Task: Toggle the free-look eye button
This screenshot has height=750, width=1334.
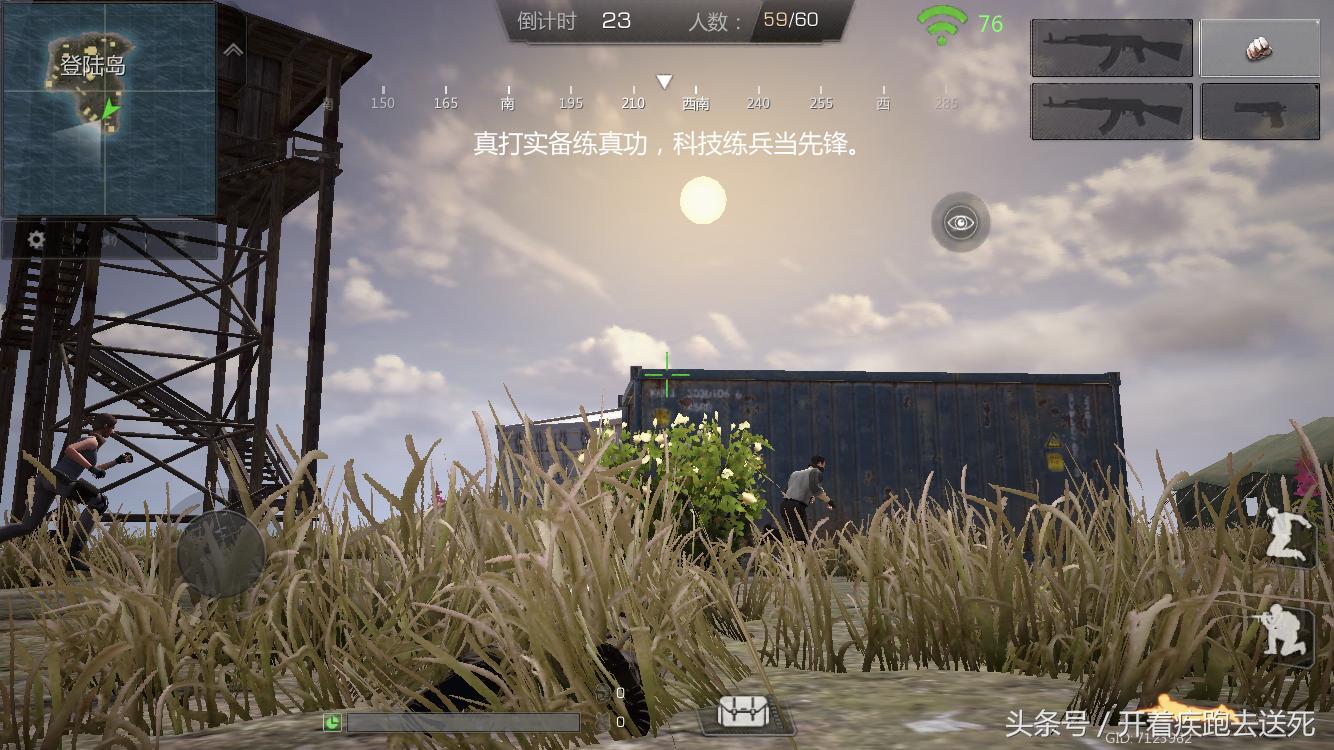Action: pyautogui.click(x=960, y=222)
